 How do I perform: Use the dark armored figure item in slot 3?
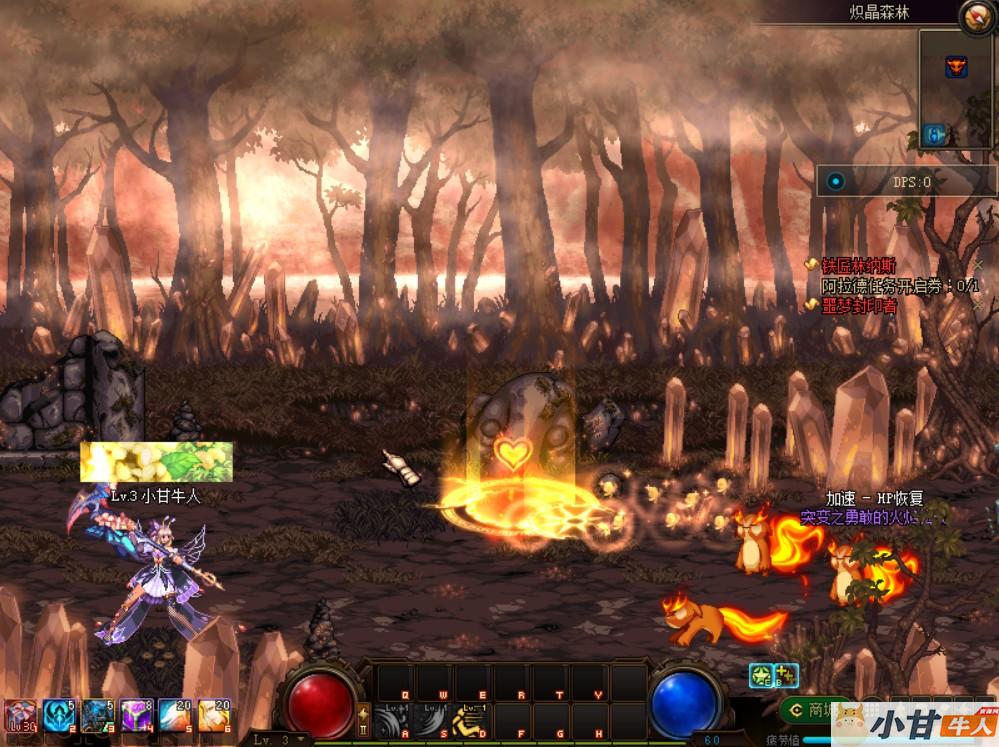97,717
